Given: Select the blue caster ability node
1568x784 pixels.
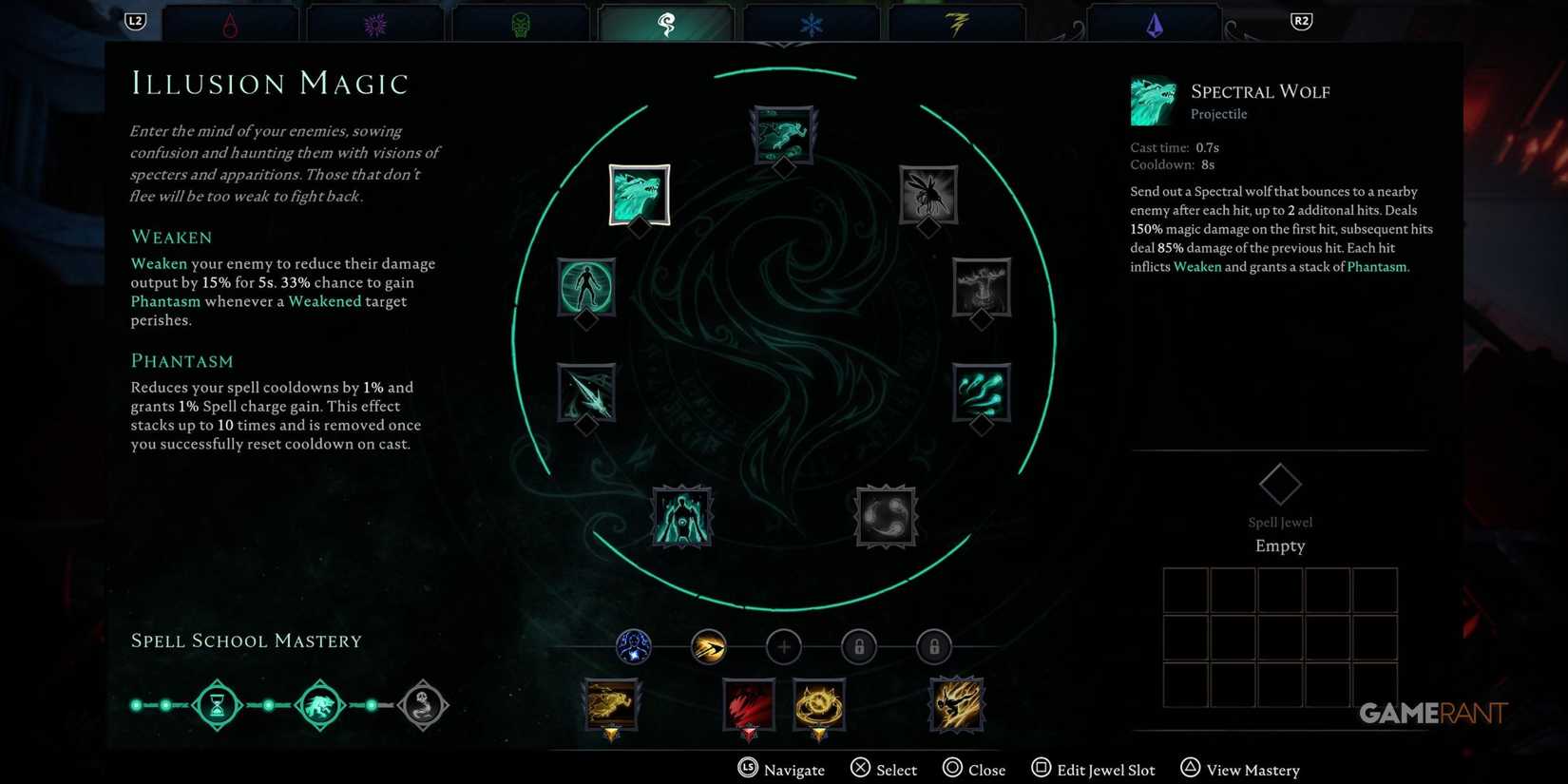Looking at the screenshot, I should 634,646.
